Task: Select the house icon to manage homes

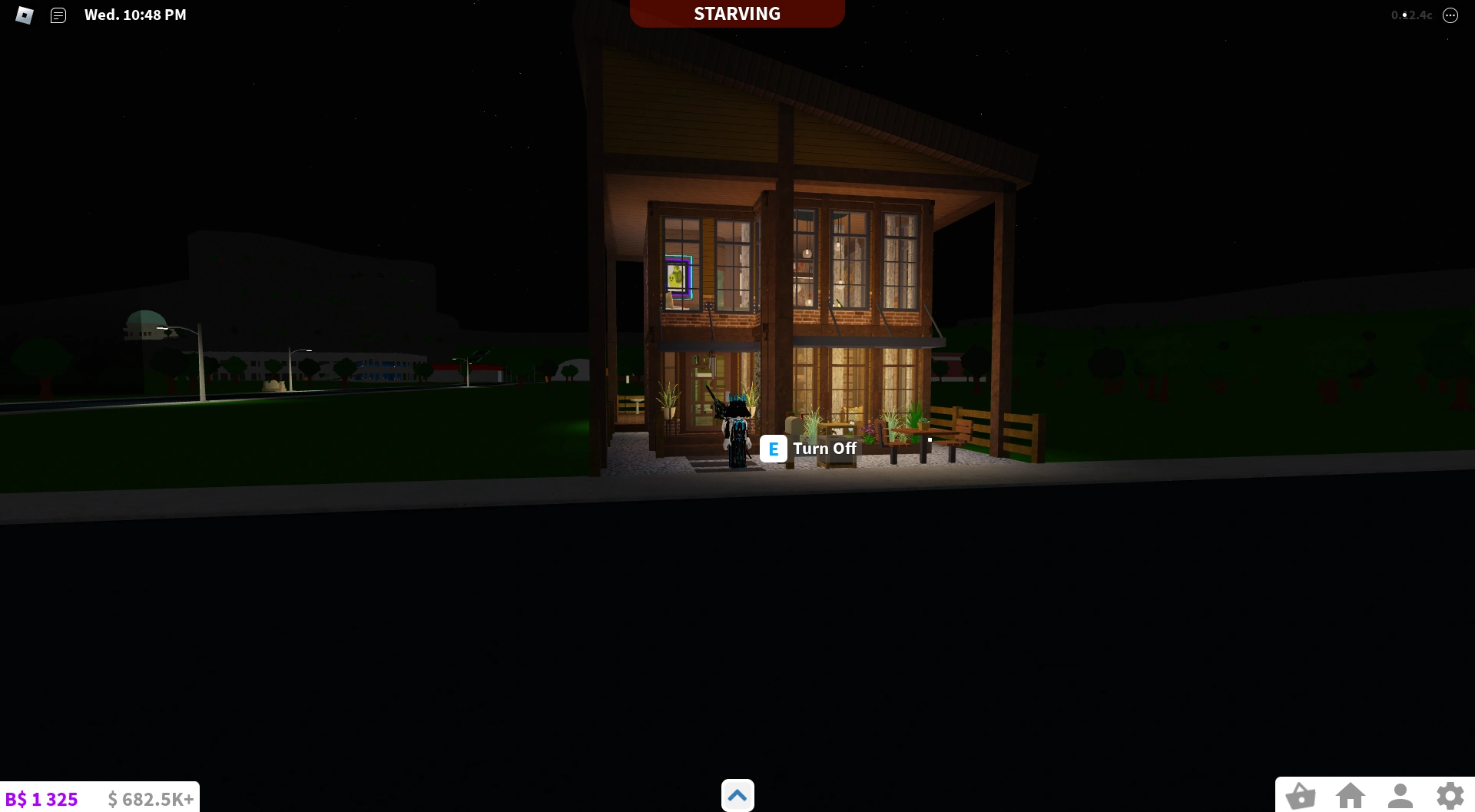Action: pyautogui.click(x=1351, y=797)
